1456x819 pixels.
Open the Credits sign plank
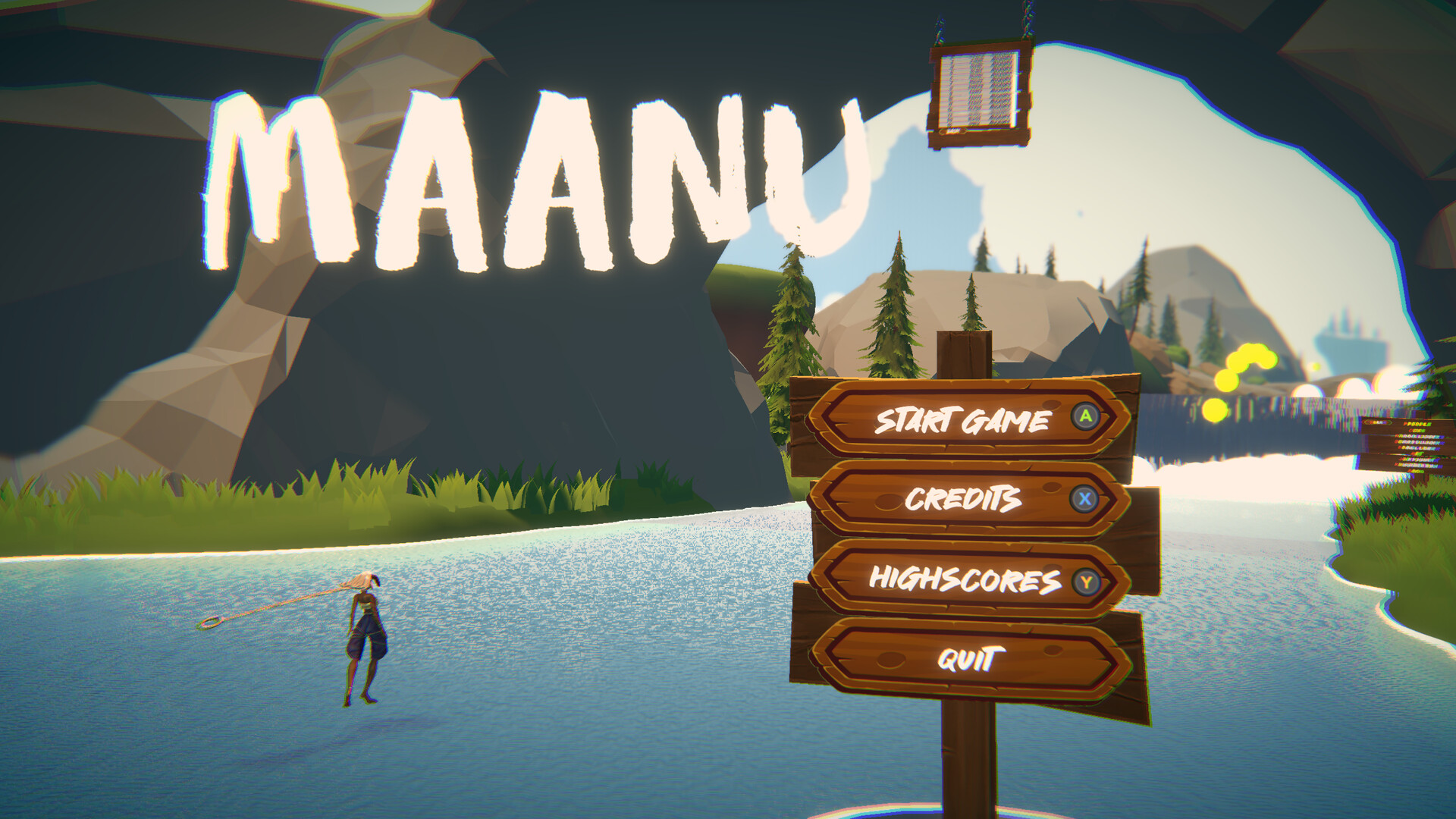(x=963, y=499)
